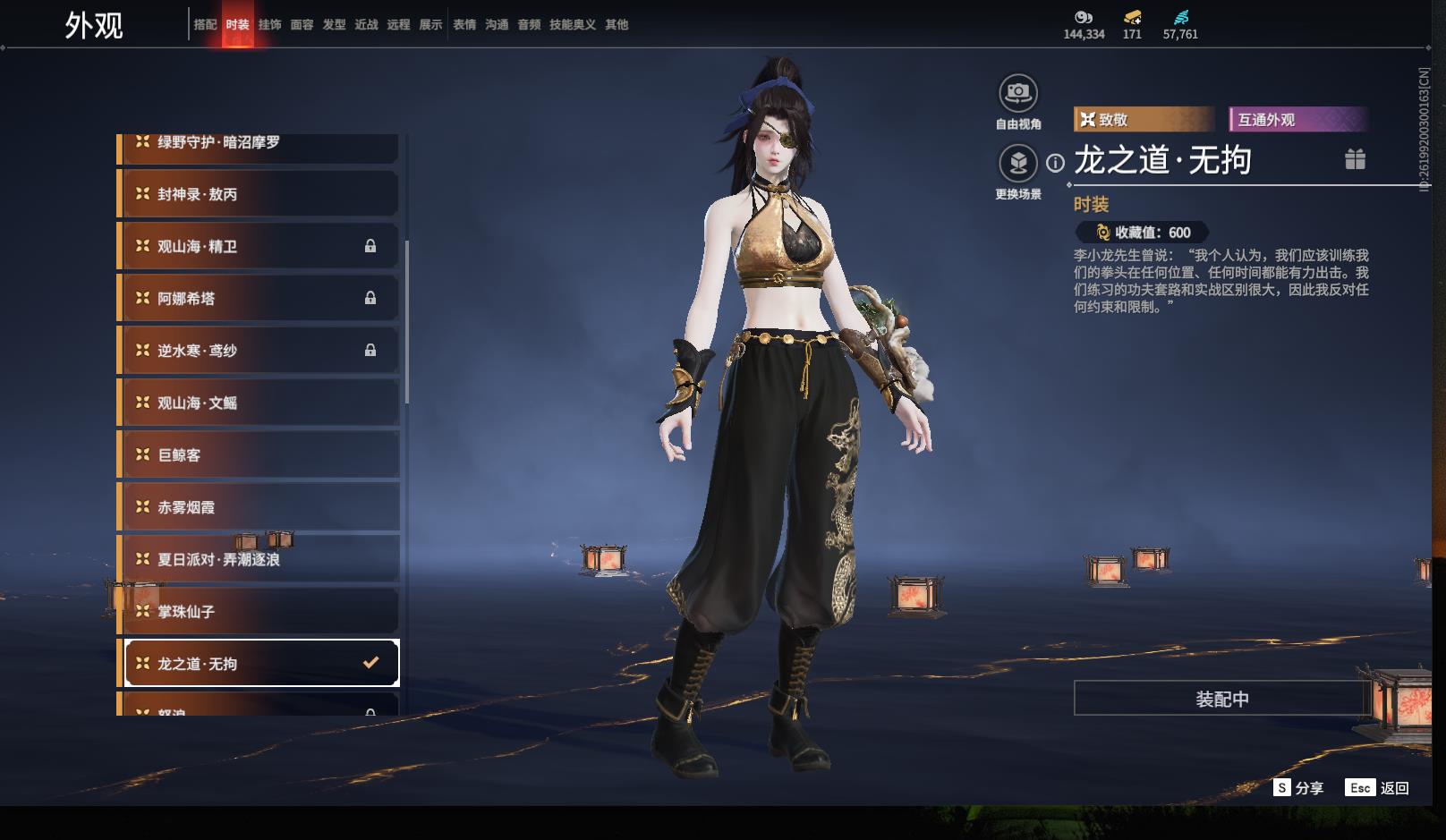Click the 装配中 equip button
This screenshot has height=840, width=1446.
[1221, 699]
